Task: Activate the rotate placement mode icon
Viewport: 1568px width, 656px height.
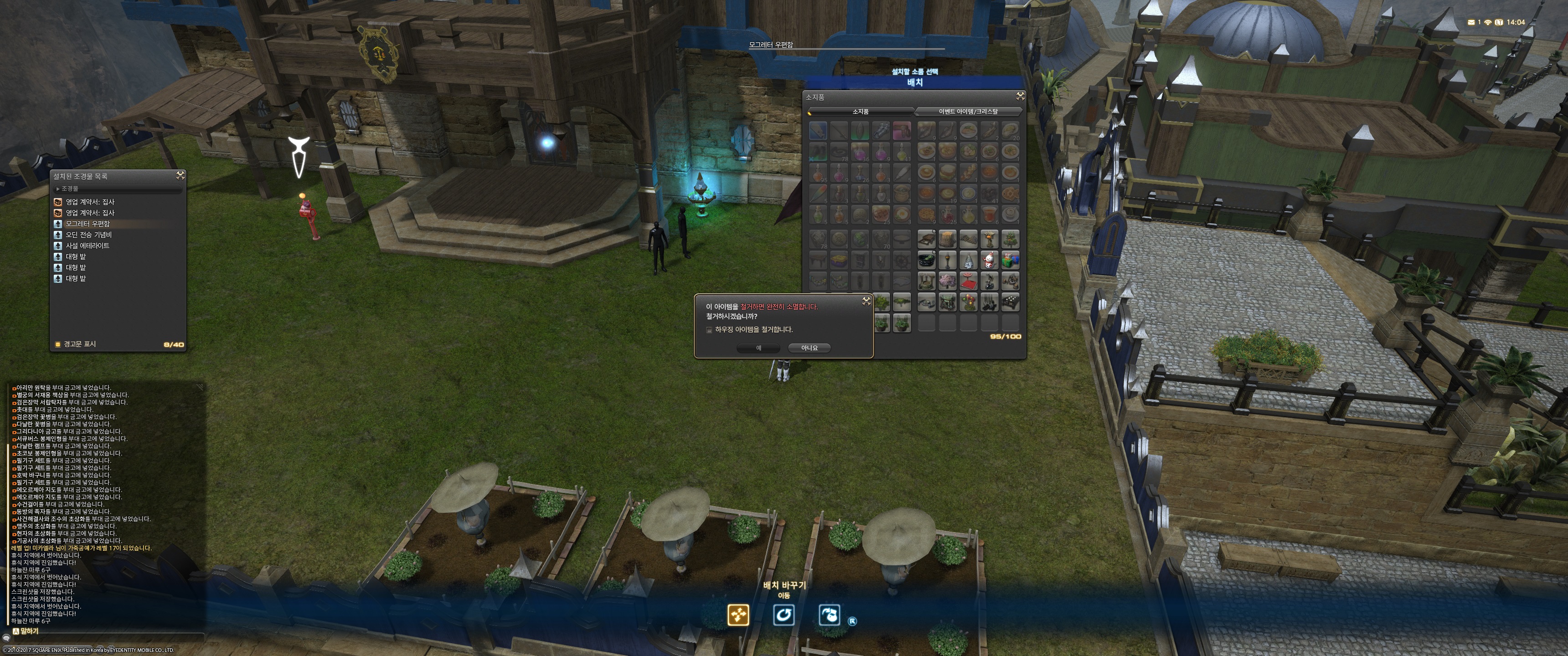Action: pos(784,615)
